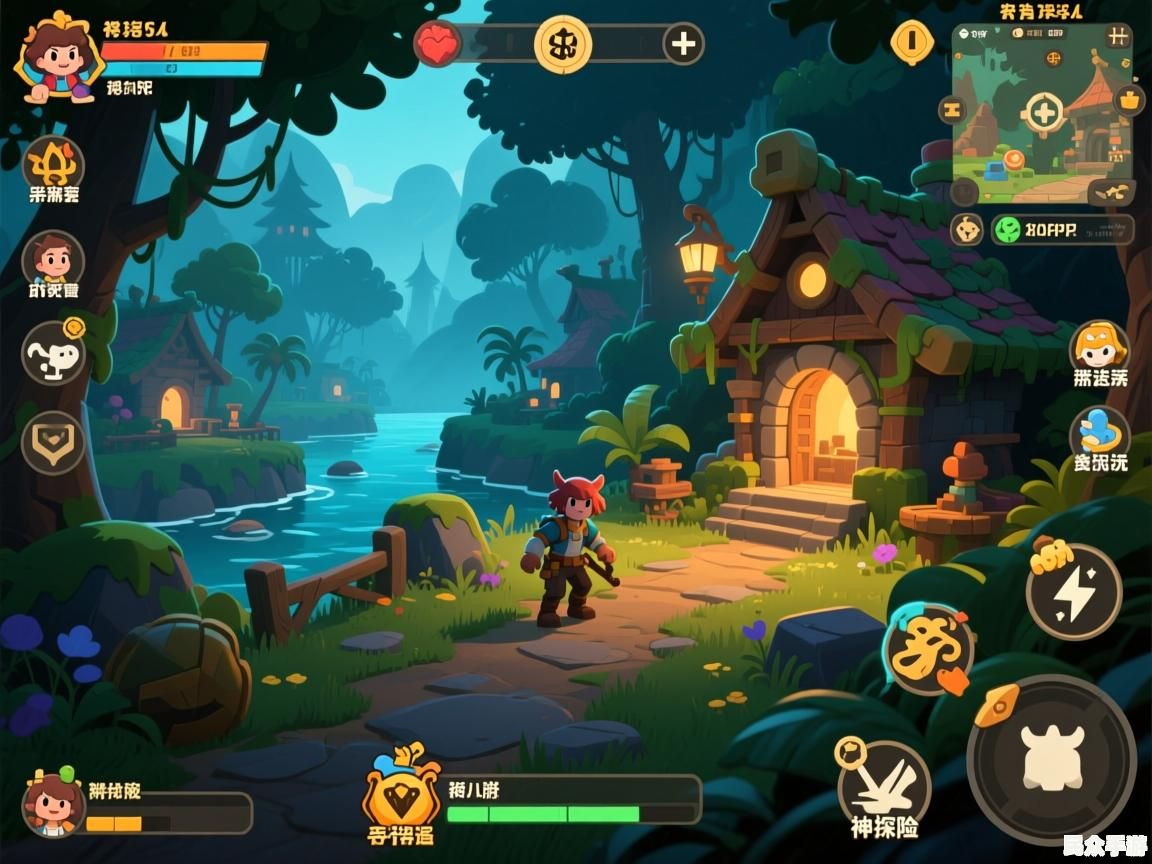Screen dimensions: 1152x864
Task: Activate the orange swirl skill
Action: point(927,648)
